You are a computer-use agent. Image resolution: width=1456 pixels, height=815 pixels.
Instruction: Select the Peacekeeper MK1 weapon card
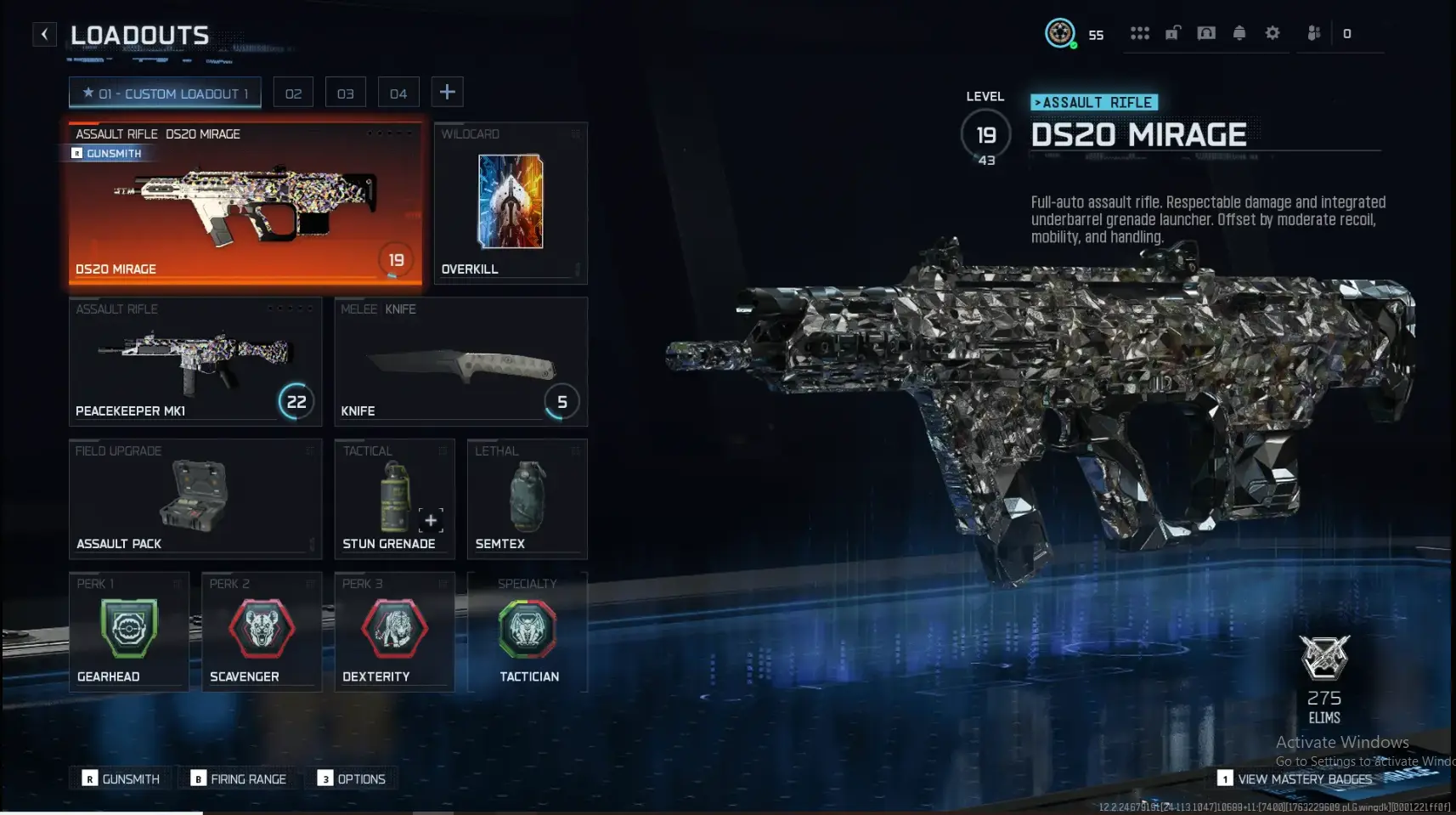tap(195, 361)
